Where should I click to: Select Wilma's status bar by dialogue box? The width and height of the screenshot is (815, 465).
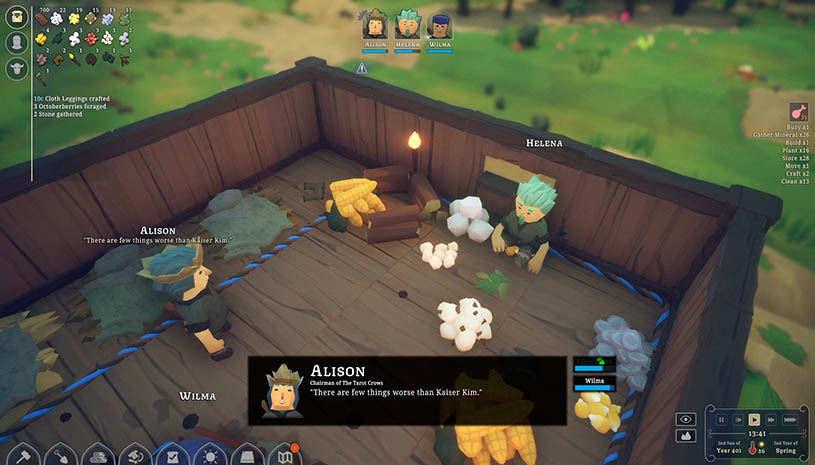[x=594, y=382]
